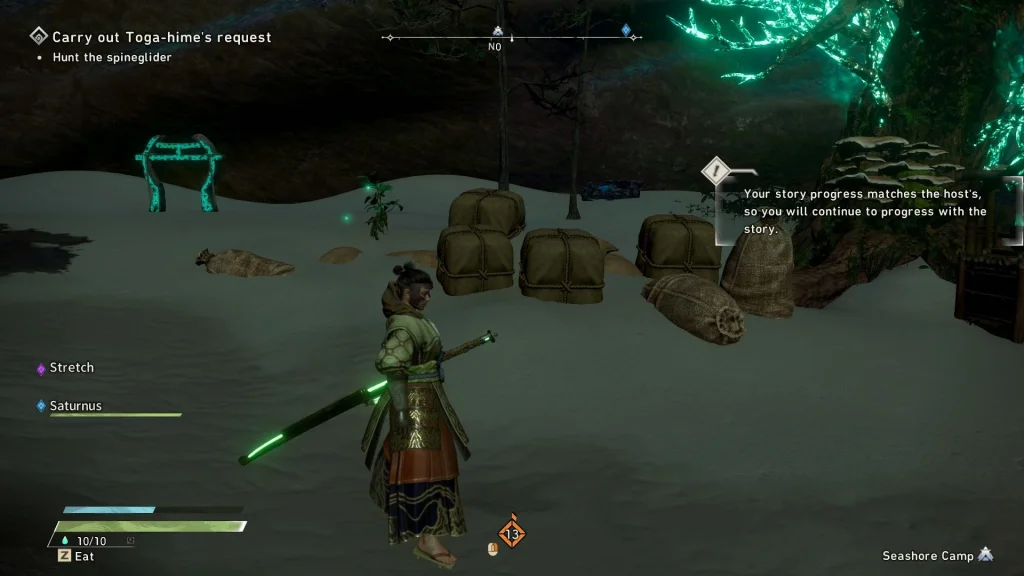The height and width of the screenshot is (576, 1024).
Task: Click the orange diamond thread counter icon
Action: [x=512, y=534]
